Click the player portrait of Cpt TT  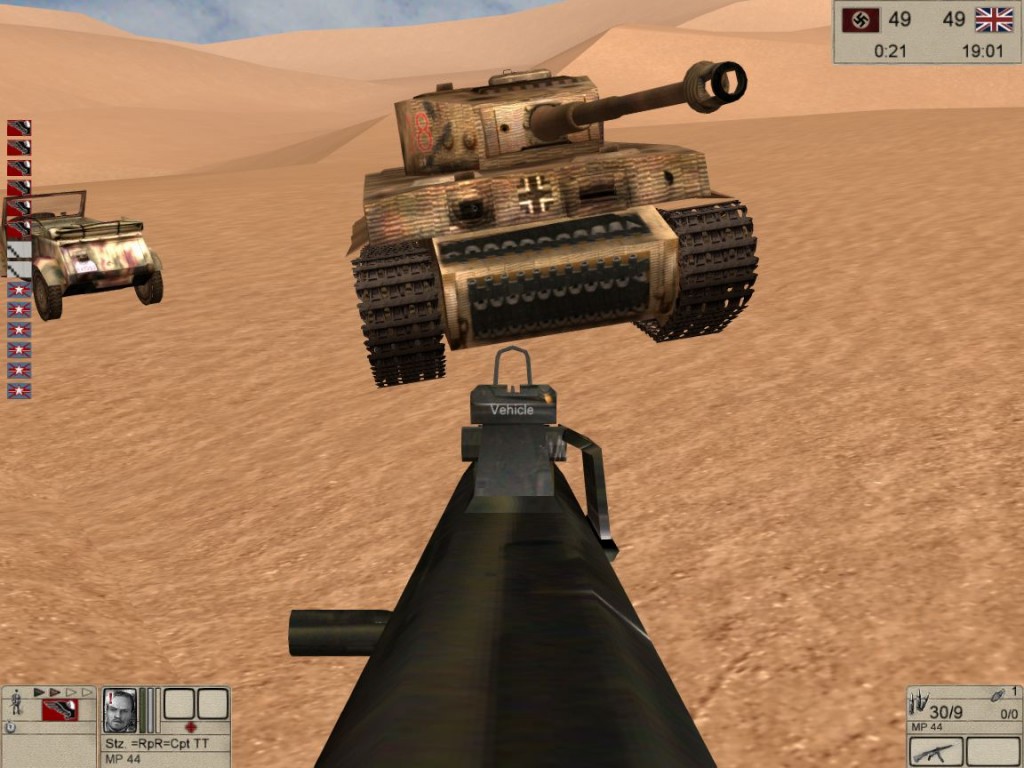(120, 709)
